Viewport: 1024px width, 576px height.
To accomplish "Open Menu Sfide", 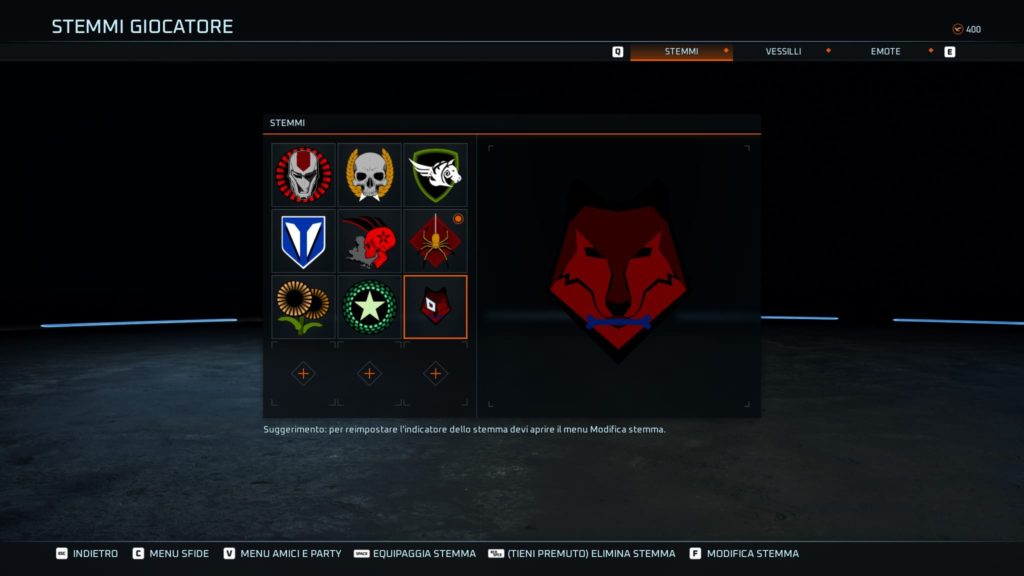I will 171,553.
